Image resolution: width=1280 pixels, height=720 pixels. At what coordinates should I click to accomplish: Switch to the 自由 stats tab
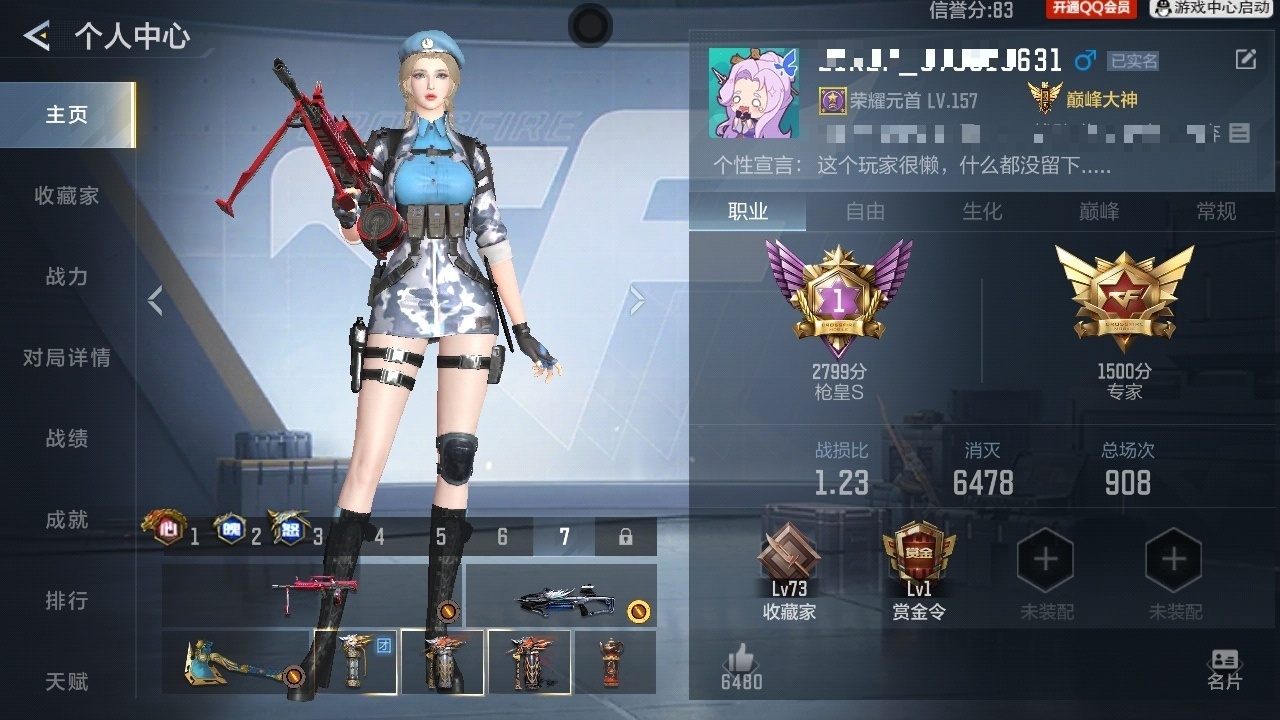pyautogui.click(x=865, y=212)
